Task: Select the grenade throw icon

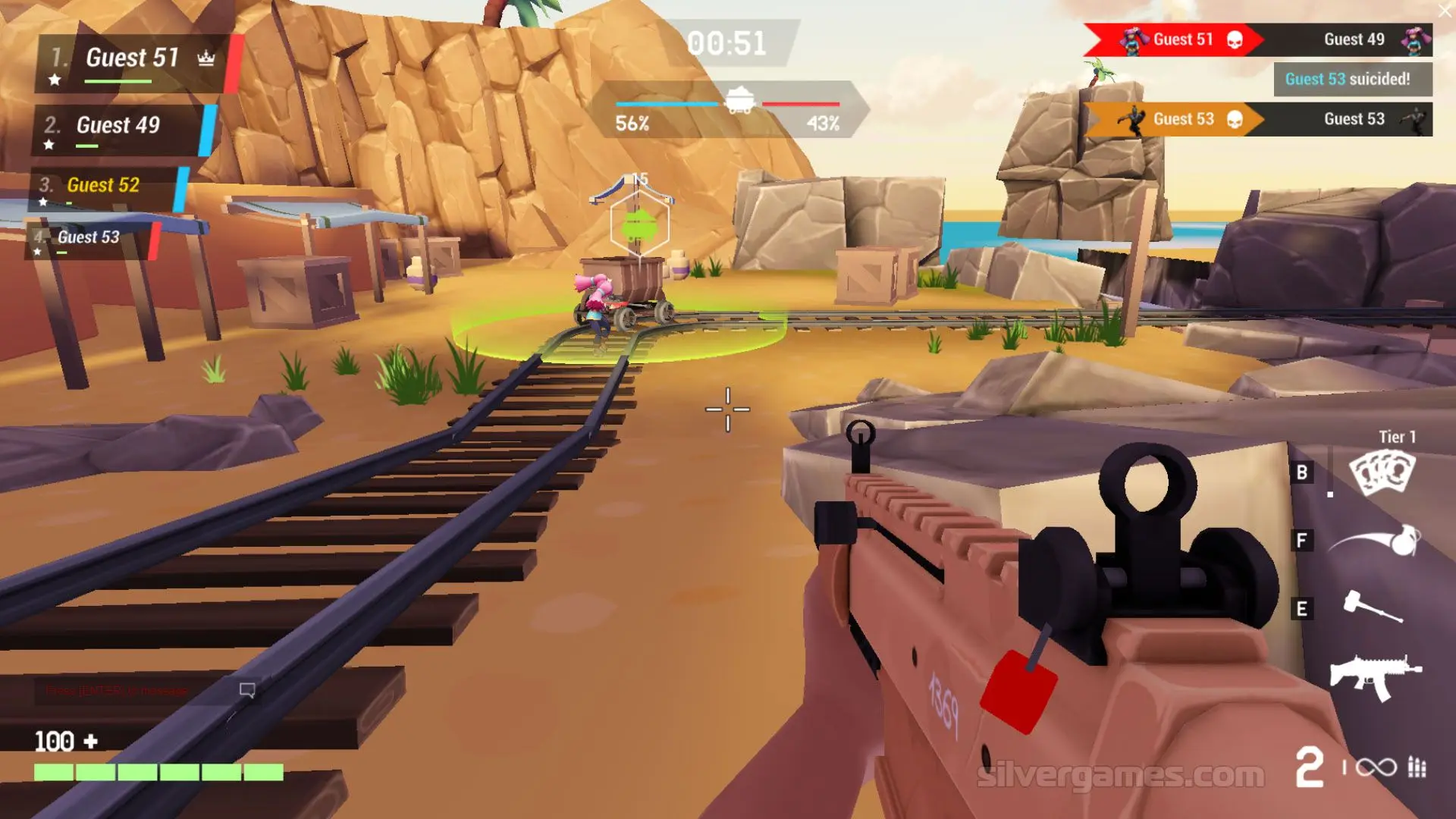Action: pyautogui.click(x=1376, y=541)
